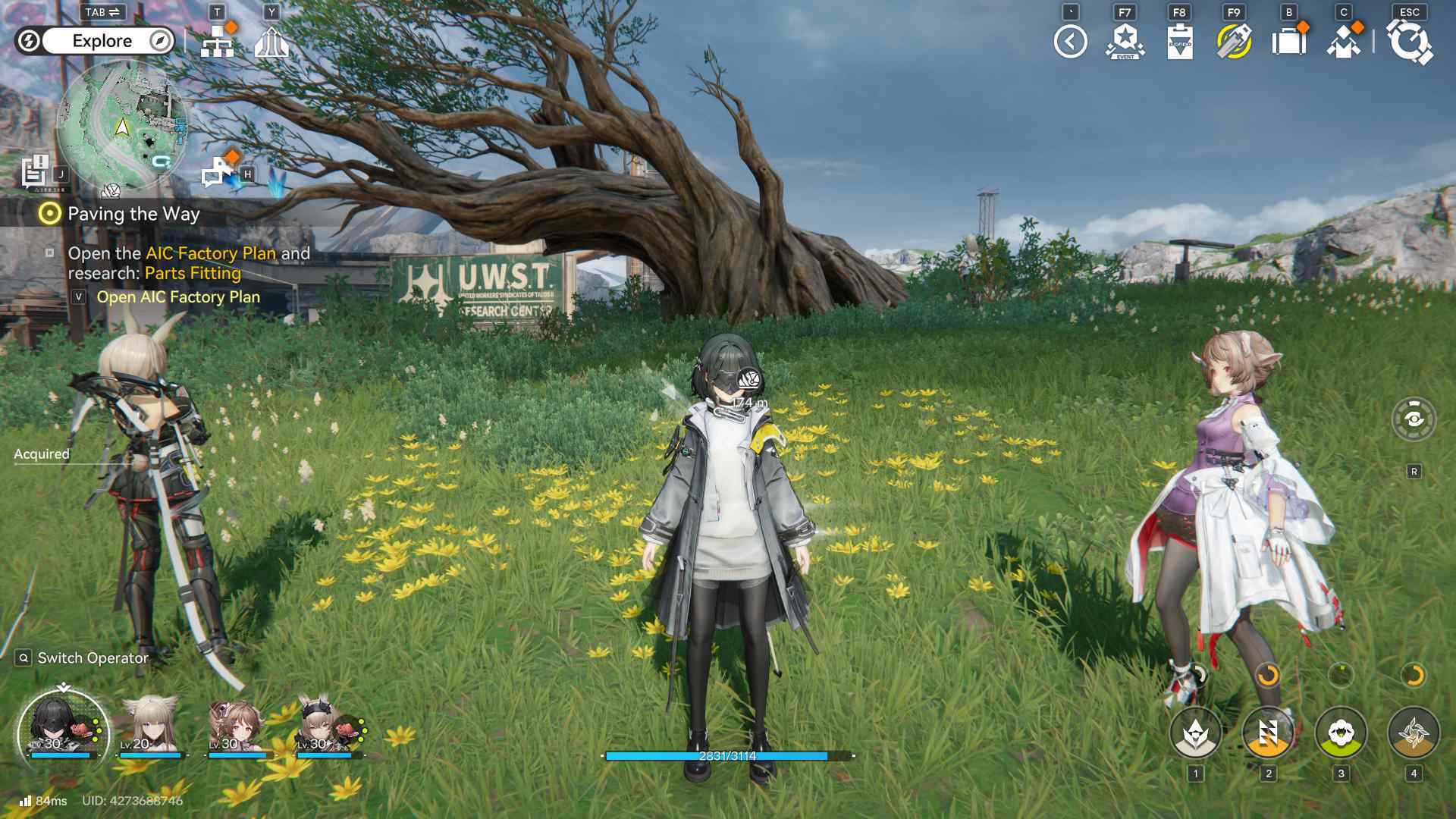Activate the orange second skill icon
1456x819 pixels.
pos(1268,733)
